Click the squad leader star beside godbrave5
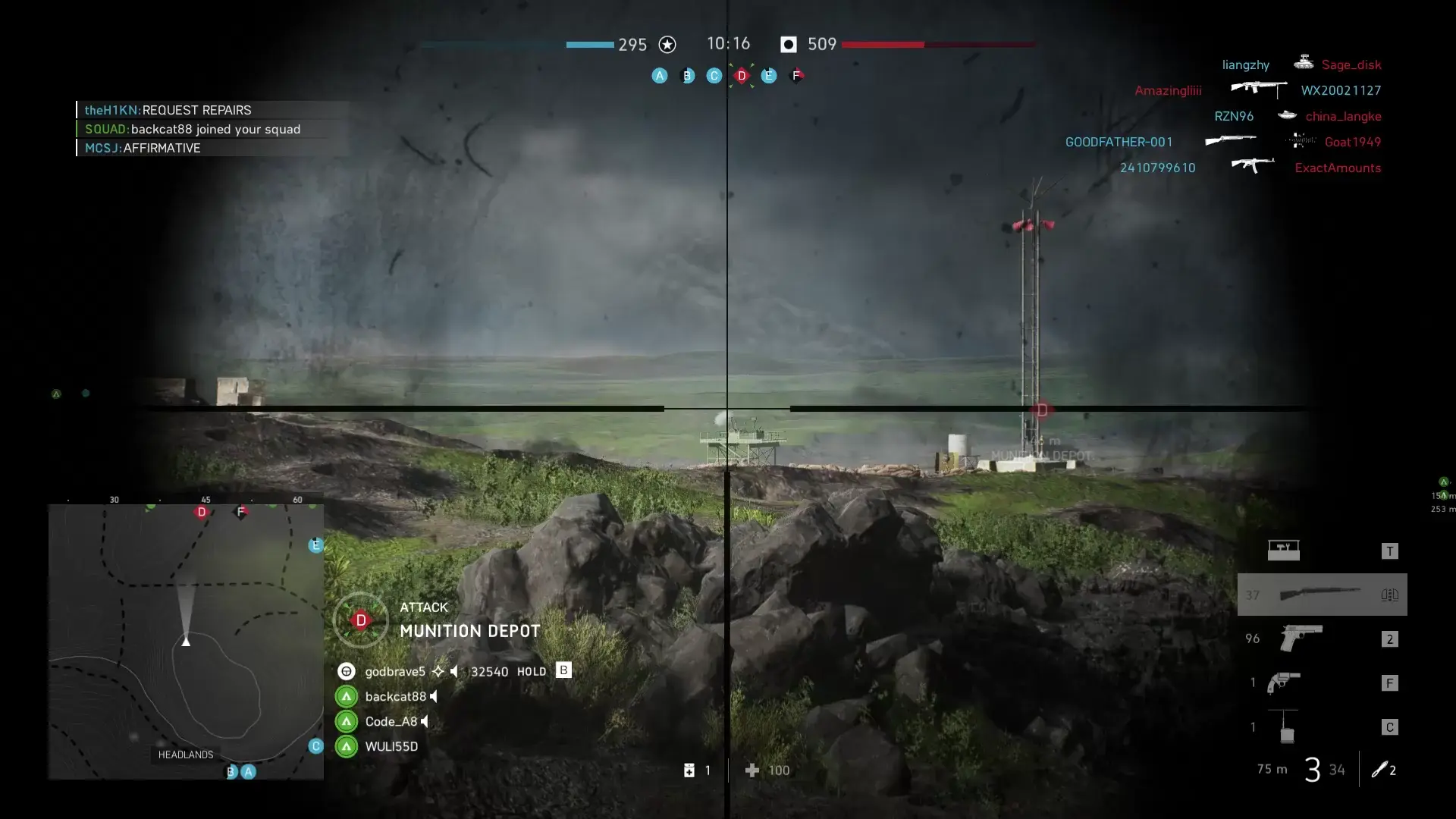The height and width of the screenshot is (819, 1456). coord(438,670)
